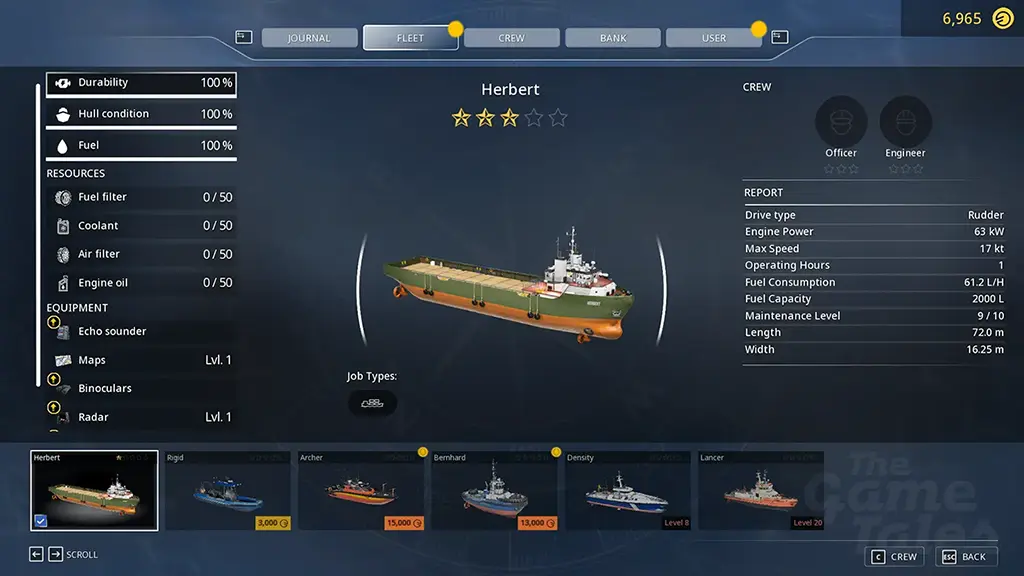Select the Coolant resource row
This screenshot has height=576, width=1024.
tap(142, 226)
